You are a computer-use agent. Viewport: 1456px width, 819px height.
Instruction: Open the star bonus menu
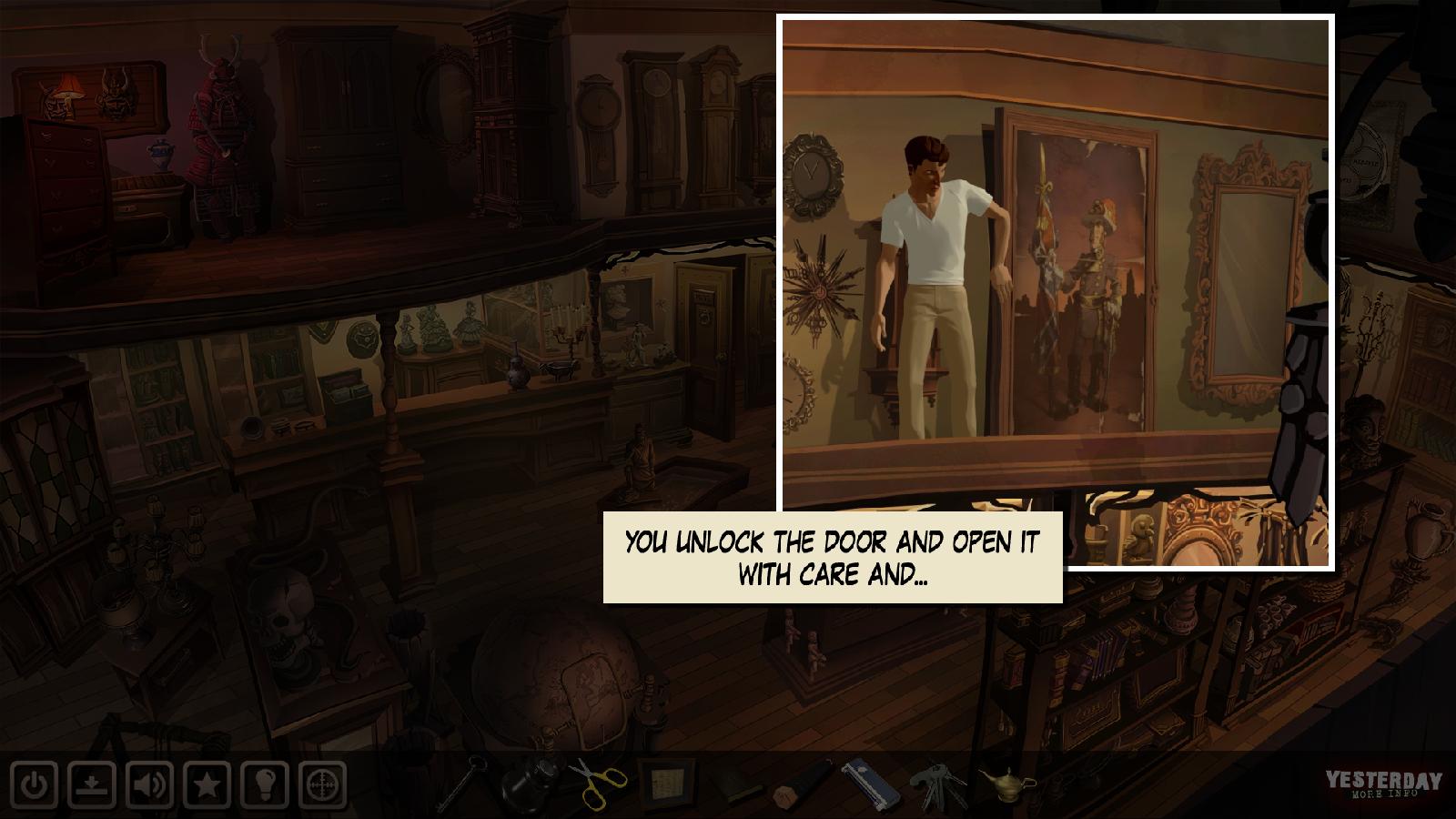[207, 784]
